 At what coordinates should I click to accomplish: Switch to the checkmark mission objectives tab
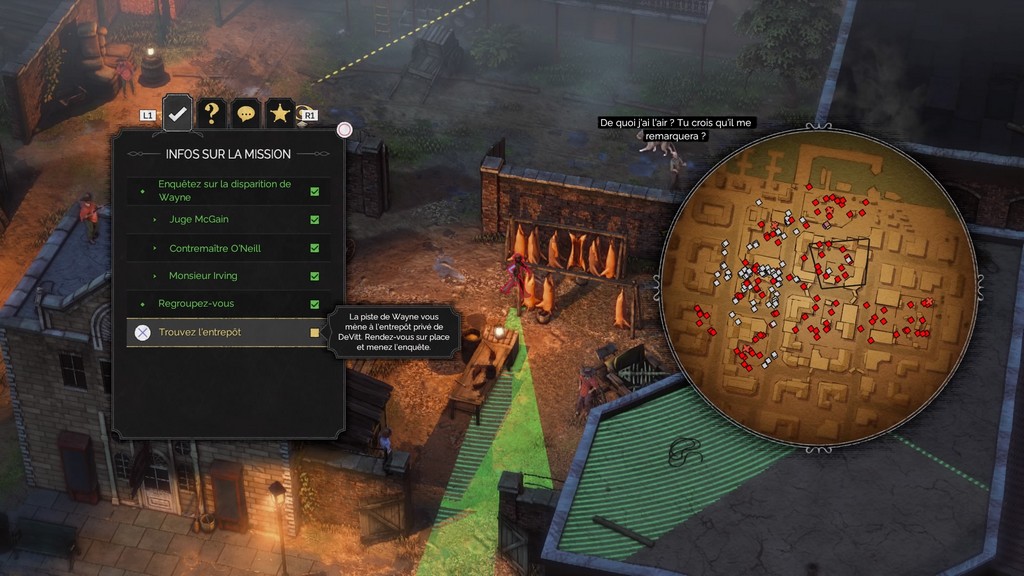pyautogui.click(x=177, y=113)
